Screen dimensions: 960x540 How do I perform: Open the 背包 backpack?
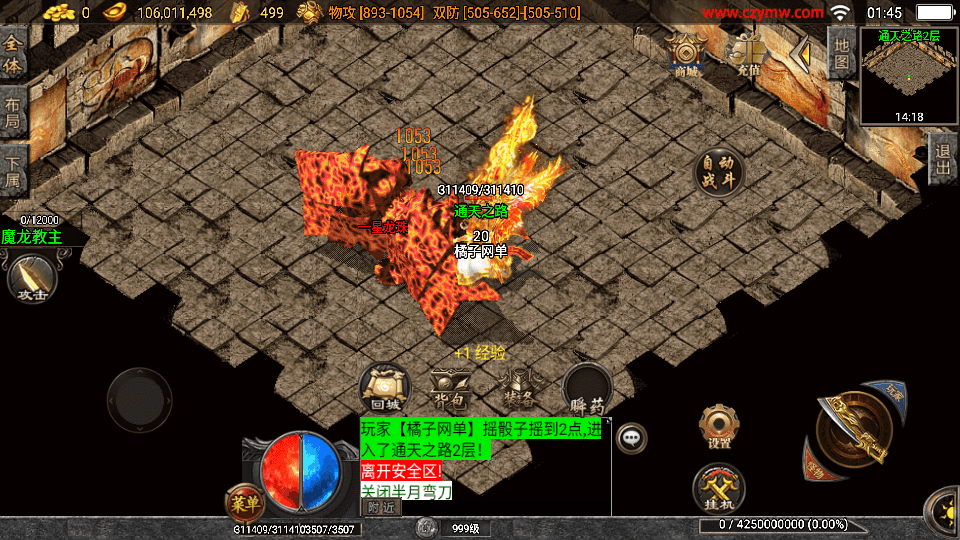click(450, 390)
